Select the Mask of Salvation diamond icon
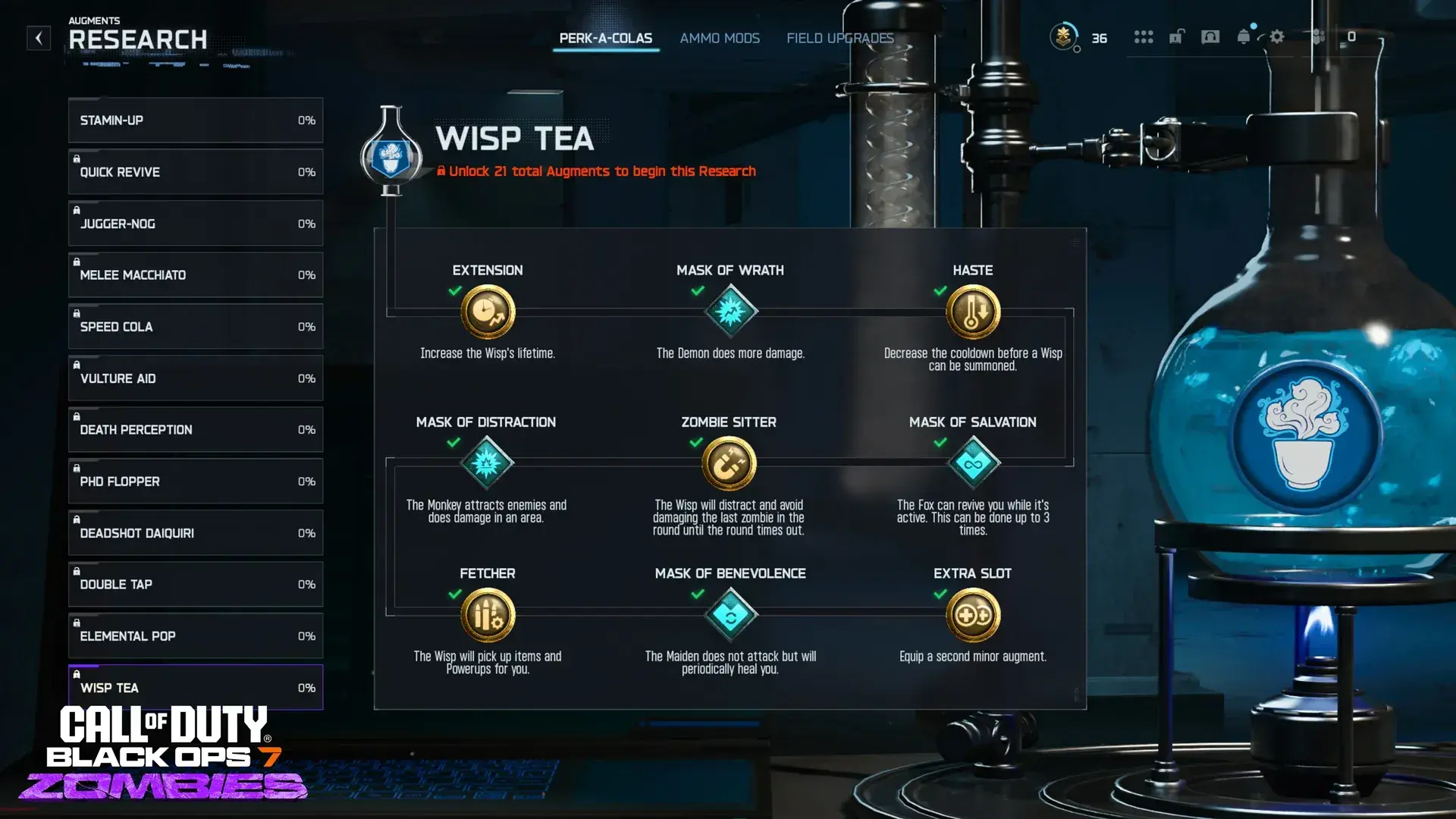This screenshot has width=1456, height=819. (x=973, y=463)
